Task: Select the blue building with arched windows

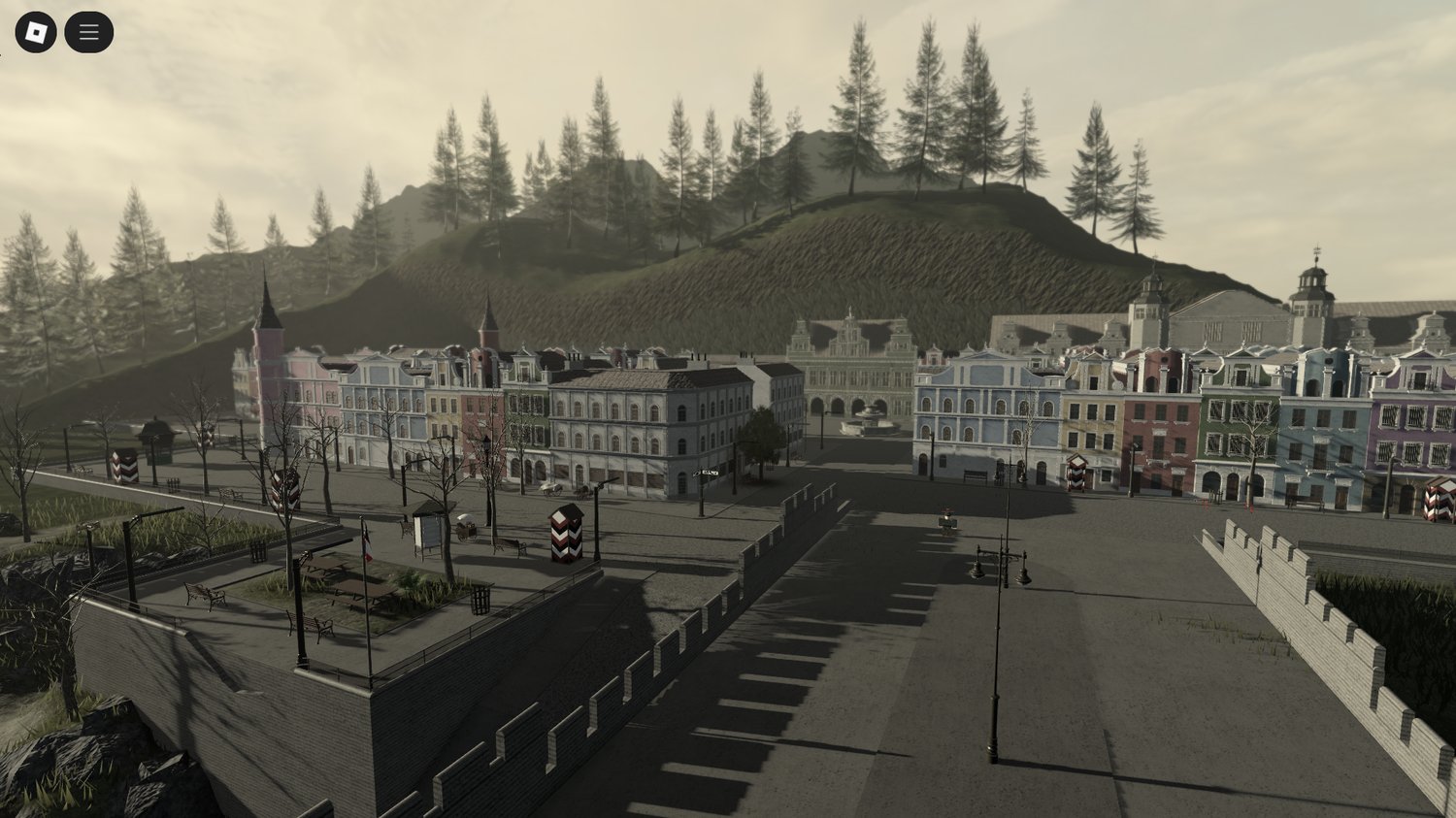Action: [x=982, y=408]
